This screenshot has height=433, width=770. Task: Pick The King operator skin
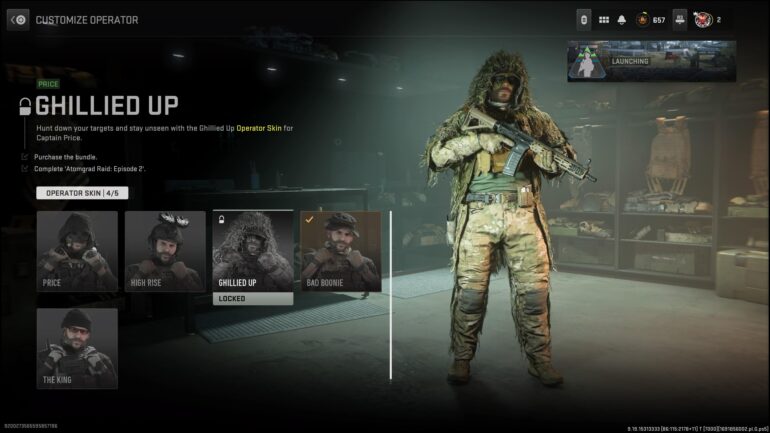77,348
